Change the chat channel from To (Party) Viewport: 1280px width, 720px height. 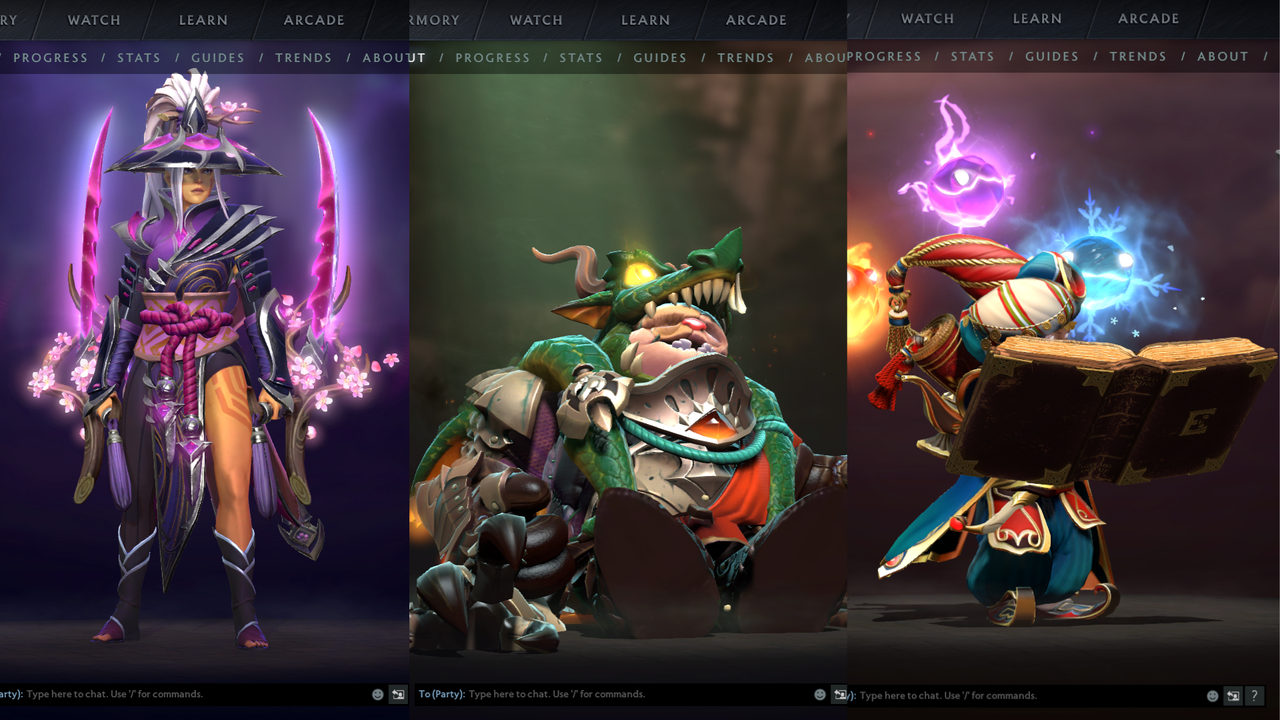(x=443, y=693)
